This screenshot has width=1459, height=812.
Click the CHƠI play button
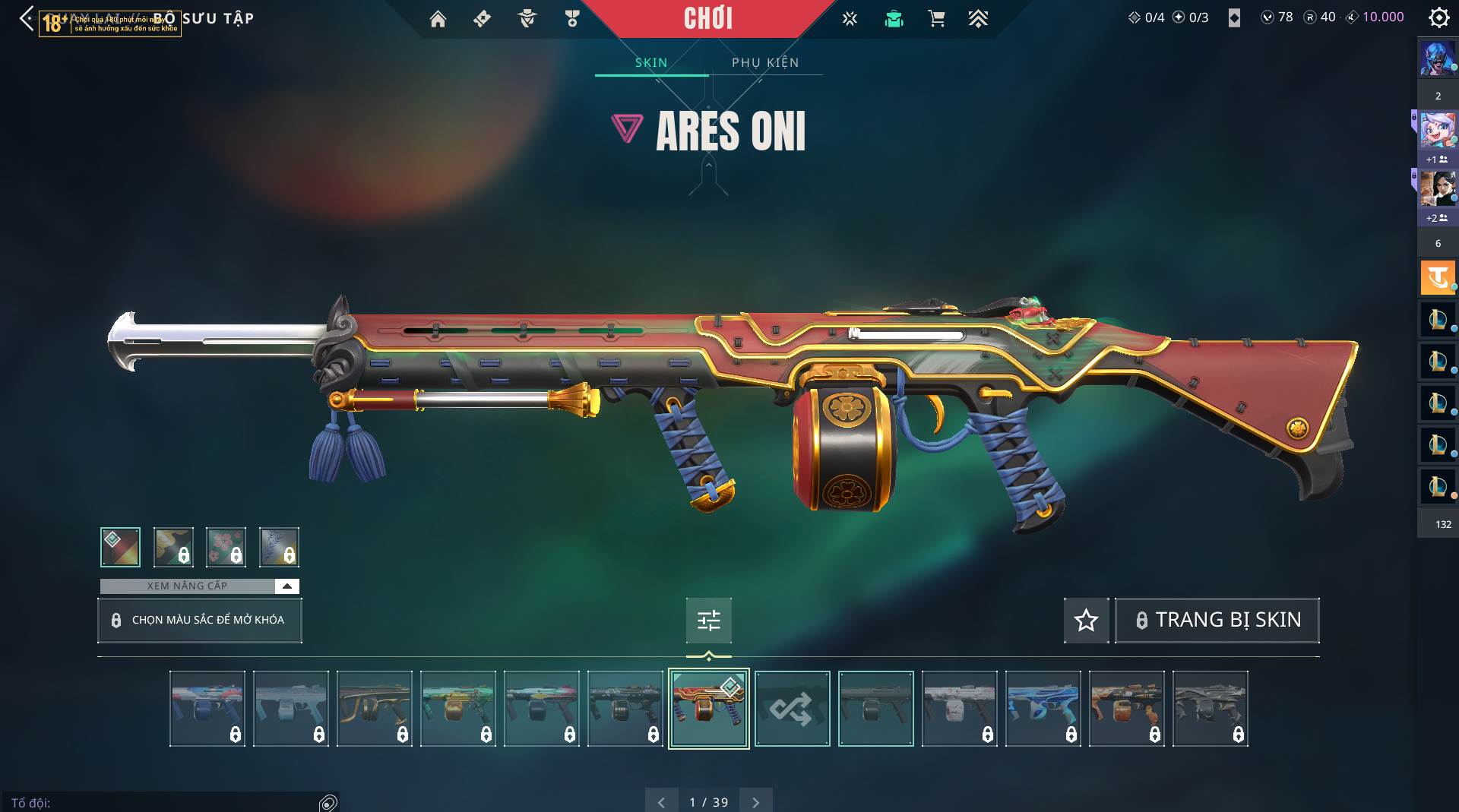pos(707,18)
